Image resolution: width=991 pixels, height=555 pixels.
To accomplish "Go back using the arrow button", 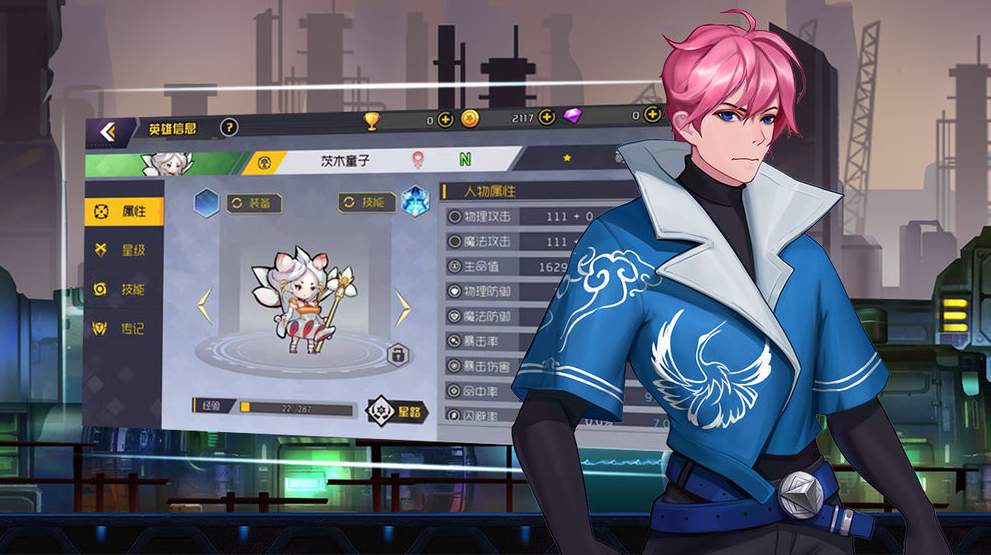I will pos(107,131).
